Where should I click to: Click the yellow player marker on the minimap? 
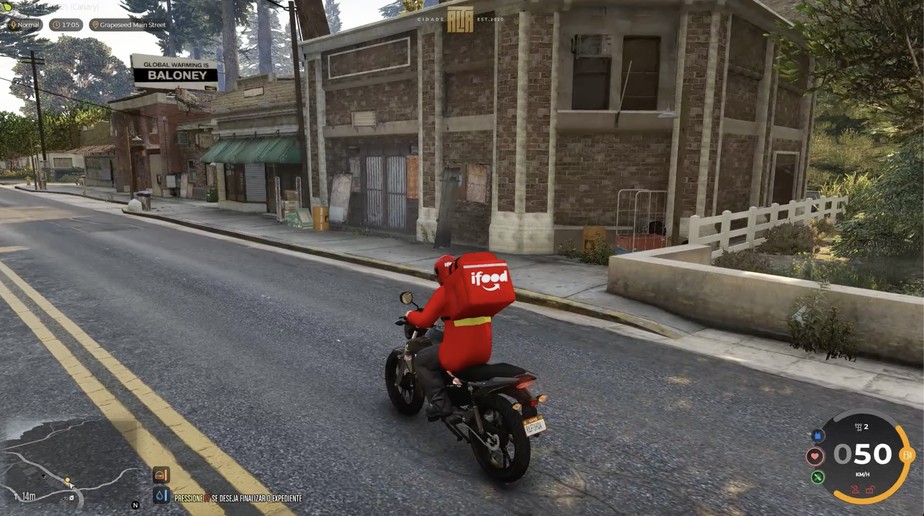68,481
